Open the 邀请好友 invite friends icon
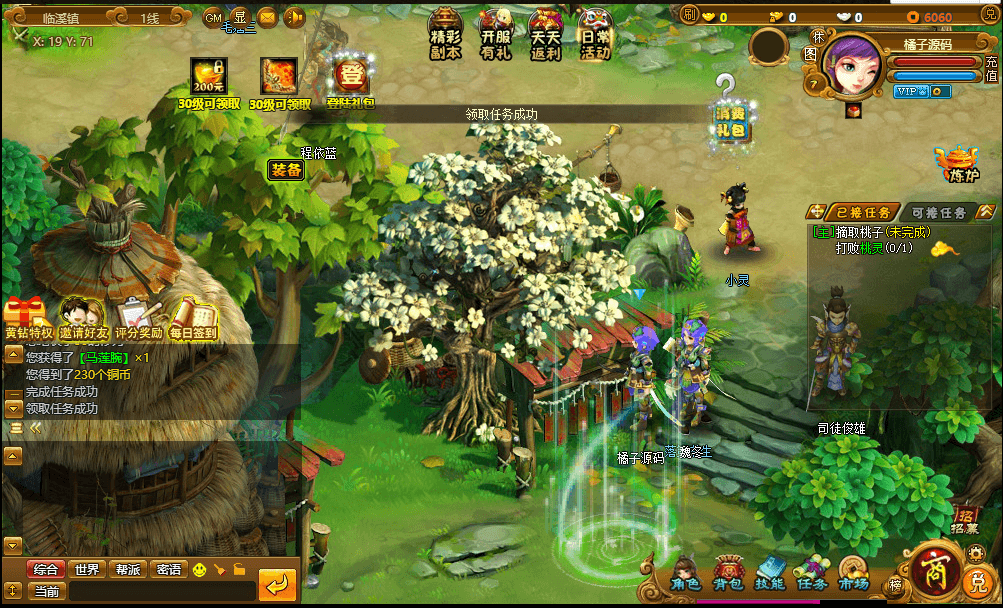Image resolution: width=1003 pixels, height=608 pixels. pyautogui.click(x=83, y=318)
